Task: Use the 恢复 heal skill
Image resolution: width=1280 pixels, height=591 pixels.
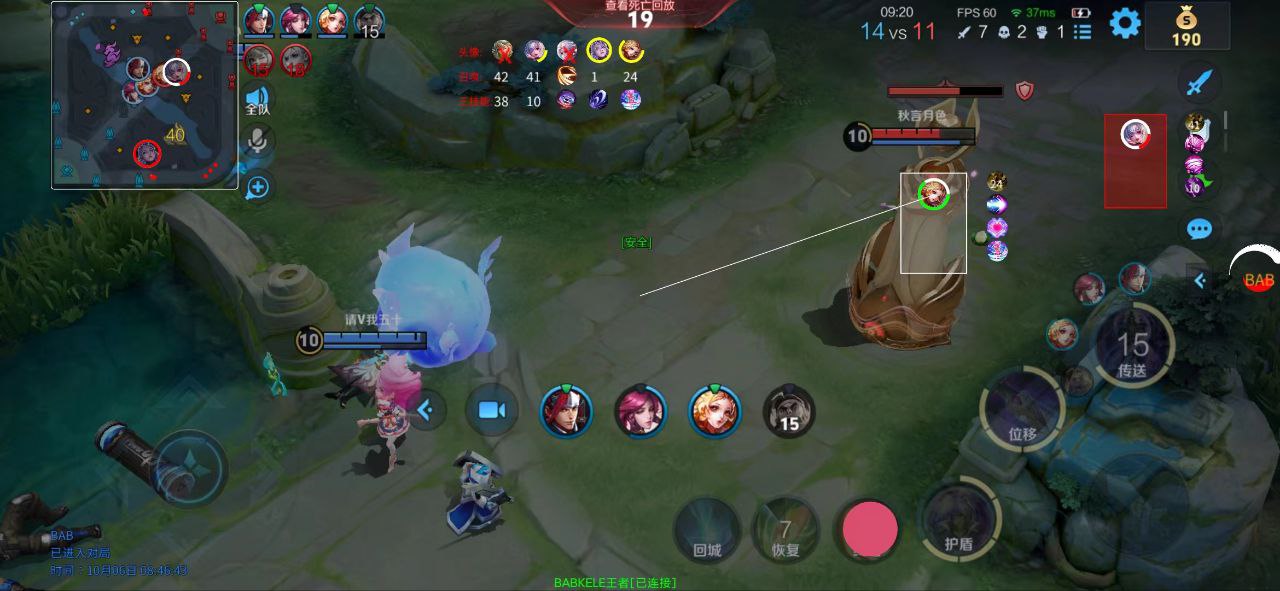Action: [x=786, y=530]
